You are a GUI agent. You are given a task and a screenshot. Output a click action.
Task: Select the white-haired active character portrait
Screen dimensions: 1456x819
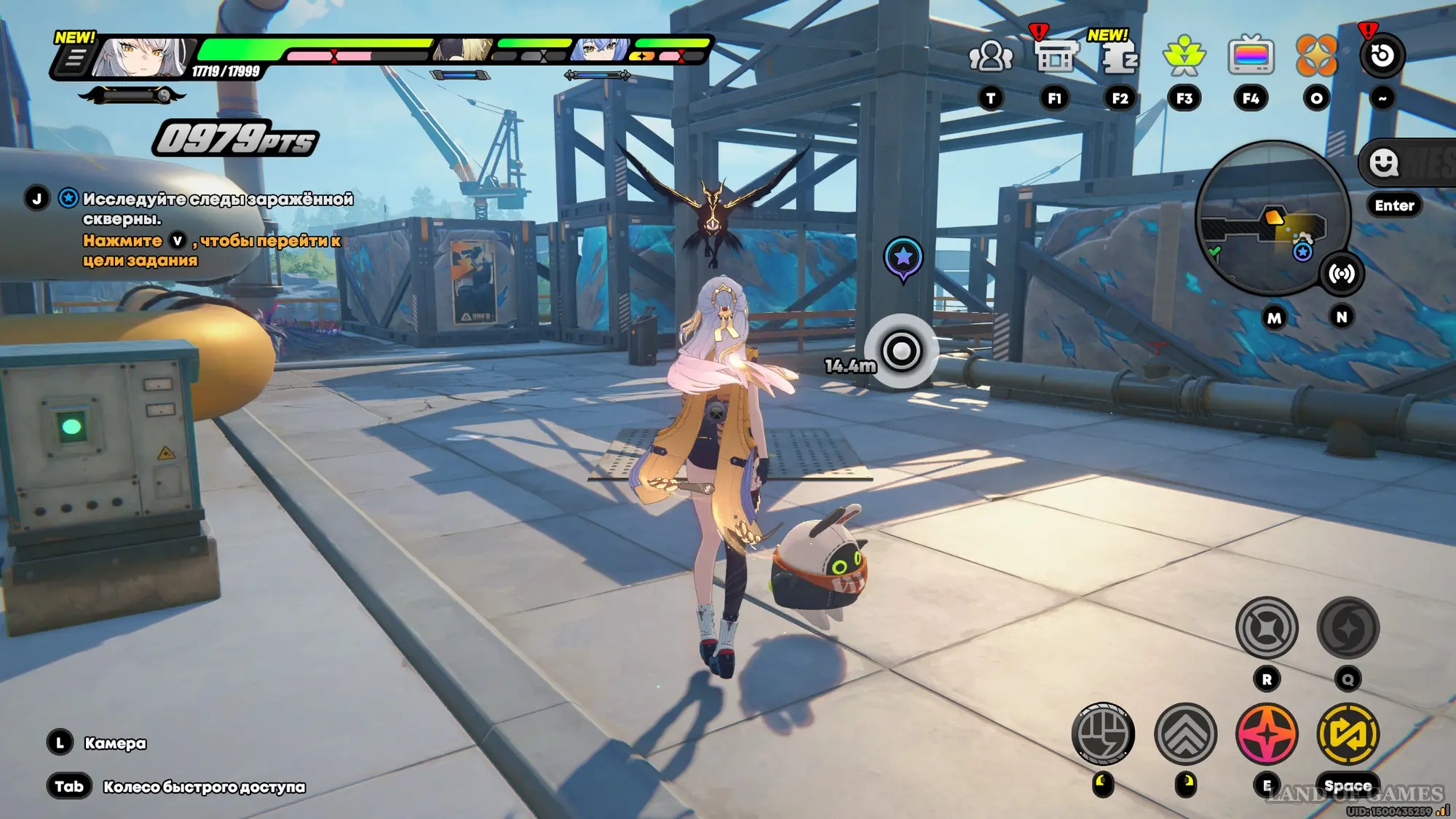(x=144, y=57)
